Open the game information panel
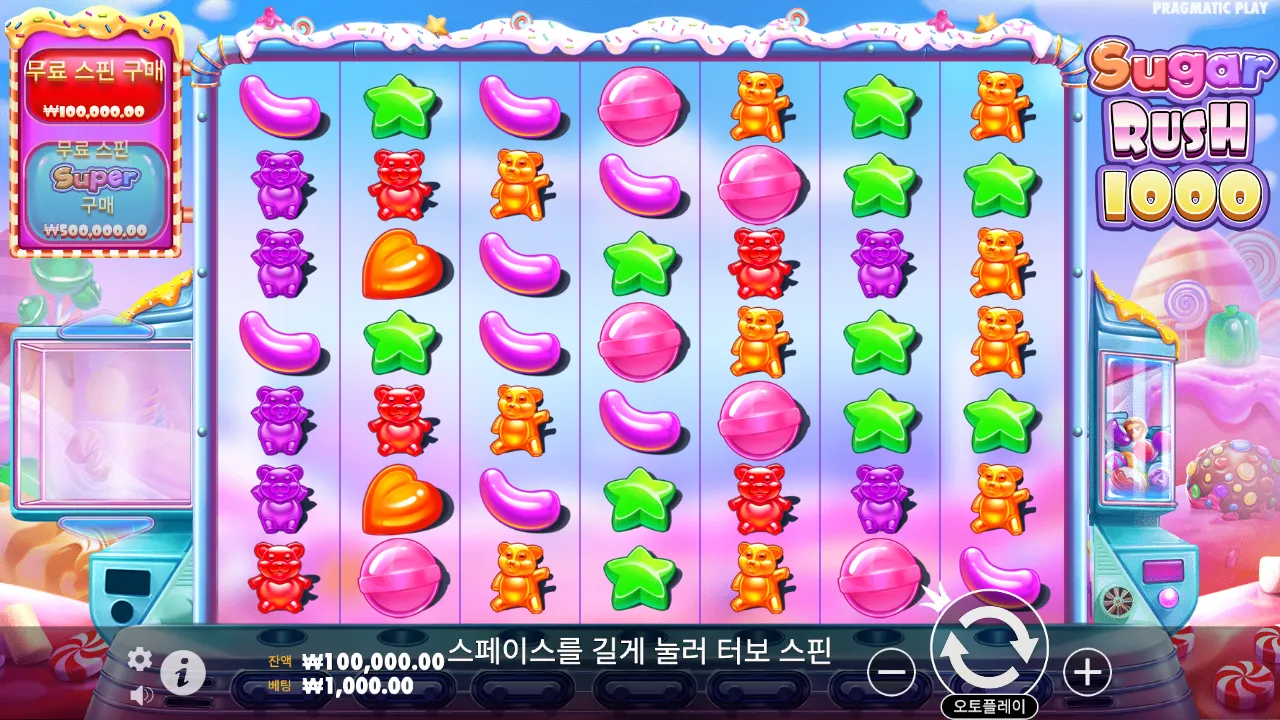The width and height of the screenshot is (1280, 720). click(x=182, y=671)
